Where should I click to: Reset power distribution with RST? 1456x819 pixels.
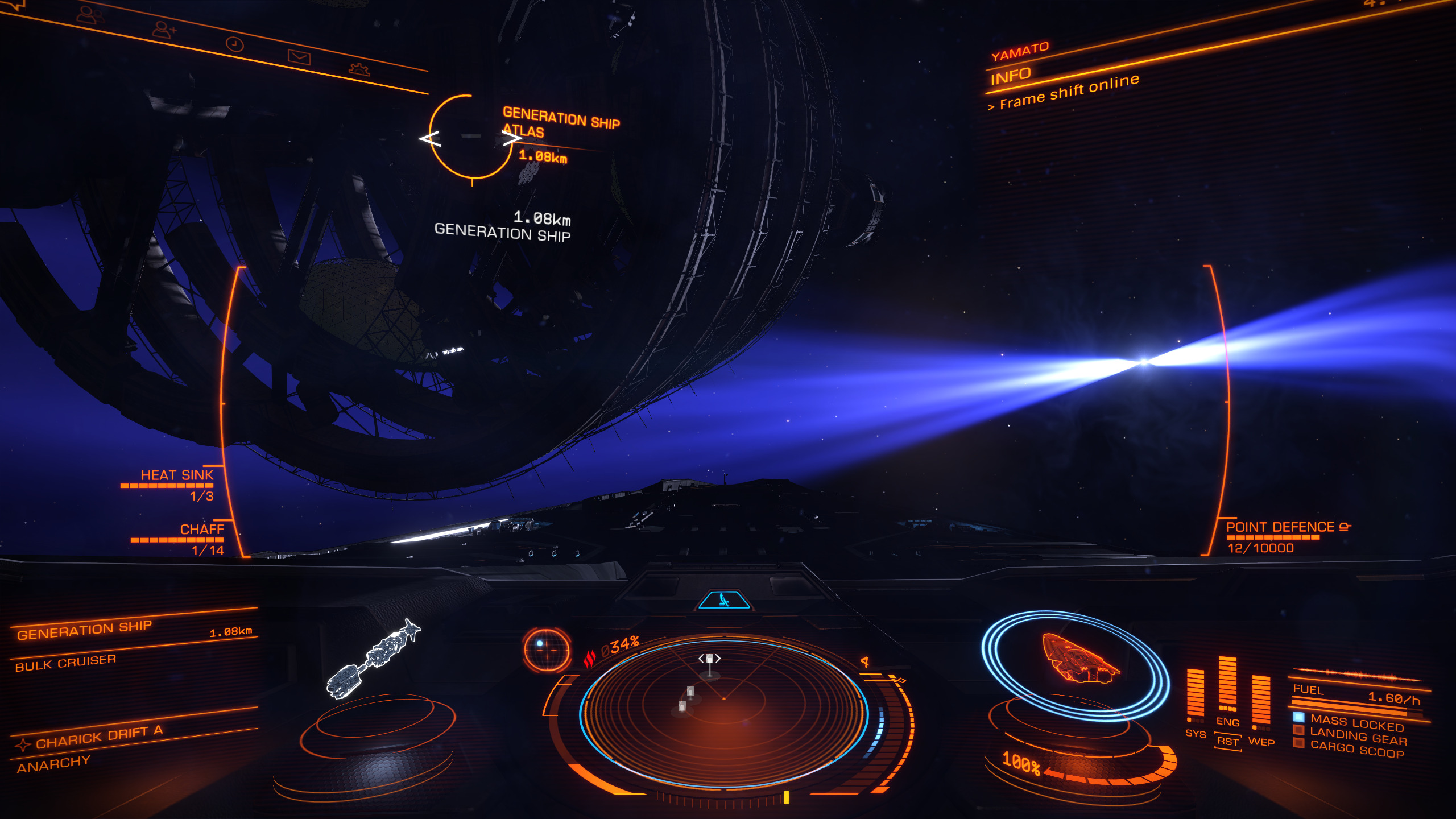(x=1227, y=742)
